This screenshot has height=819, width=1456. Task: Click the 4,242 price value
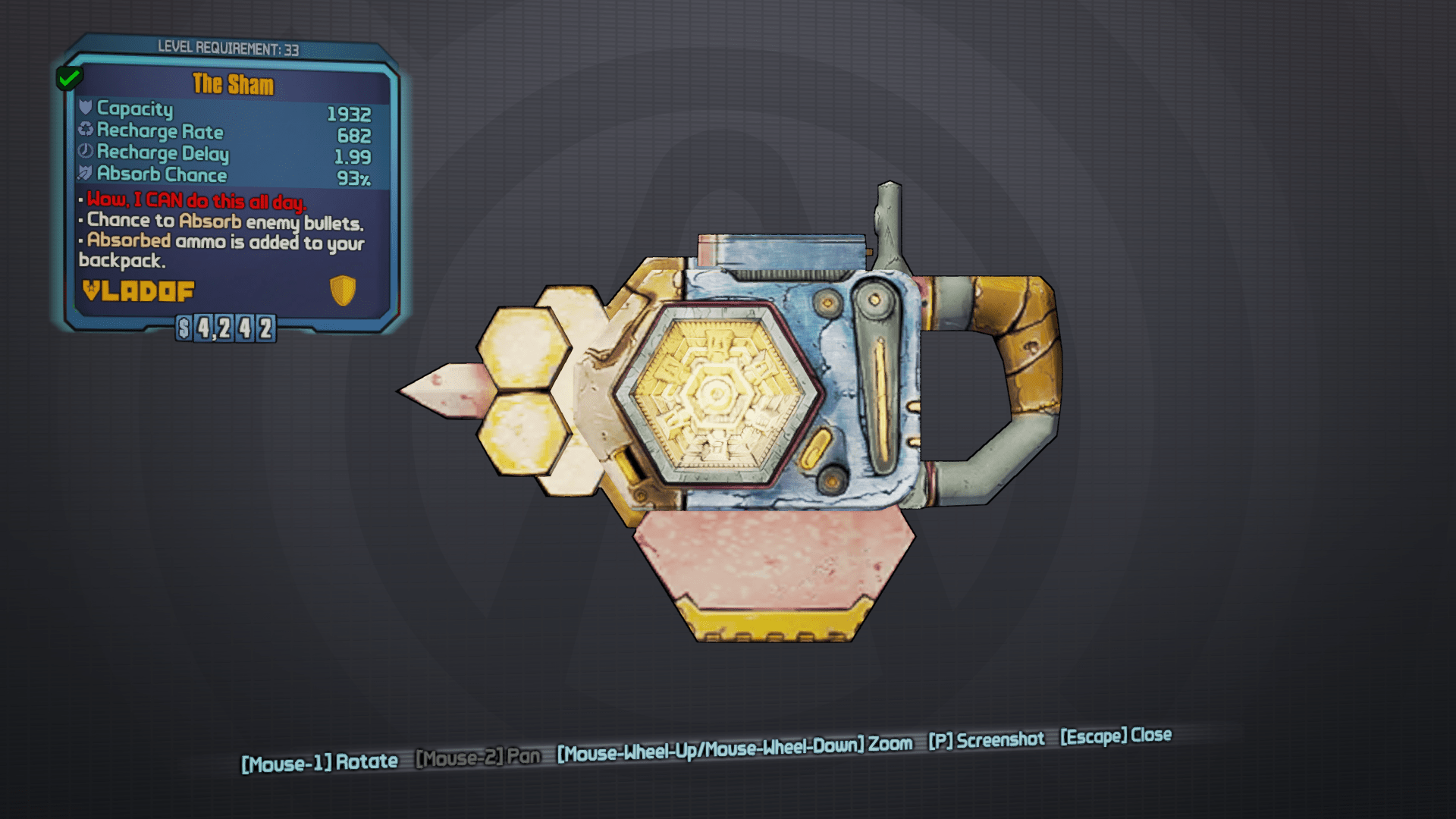235,329
